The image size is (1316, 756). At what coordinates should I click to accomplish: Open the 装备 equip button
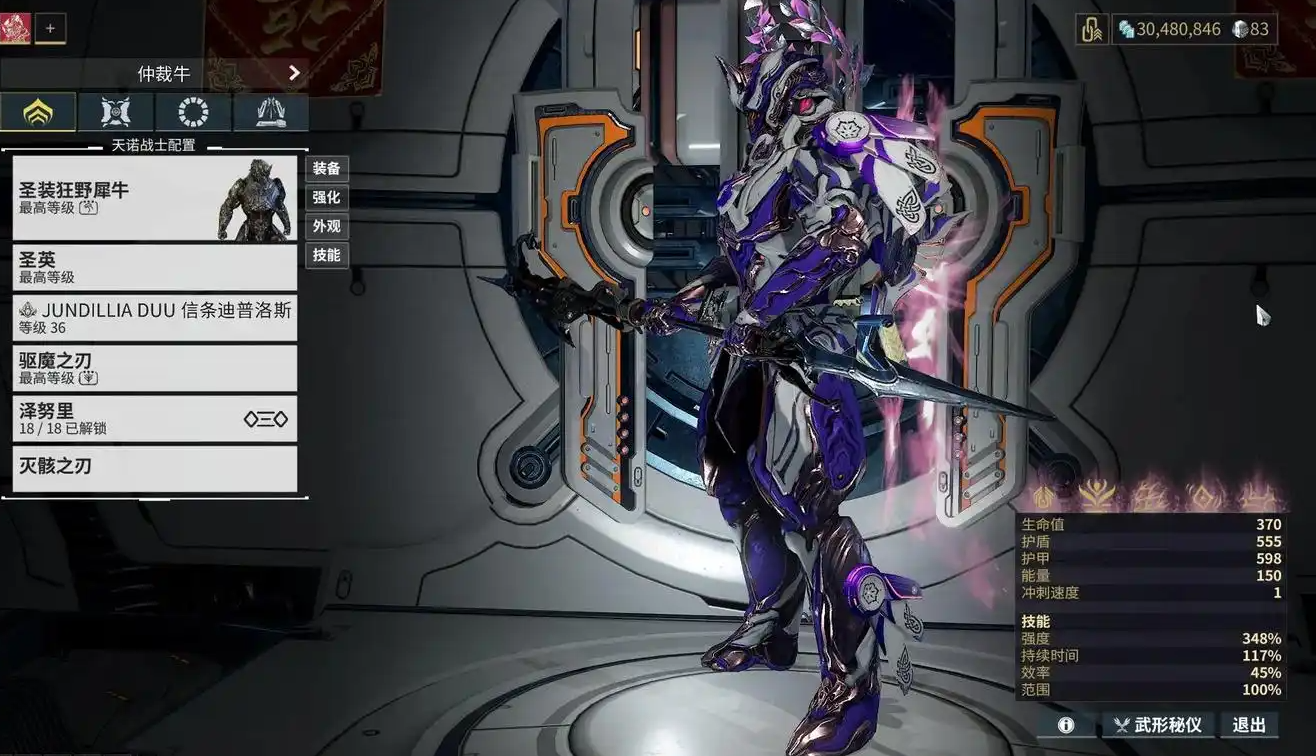click(x=326, y=168)
